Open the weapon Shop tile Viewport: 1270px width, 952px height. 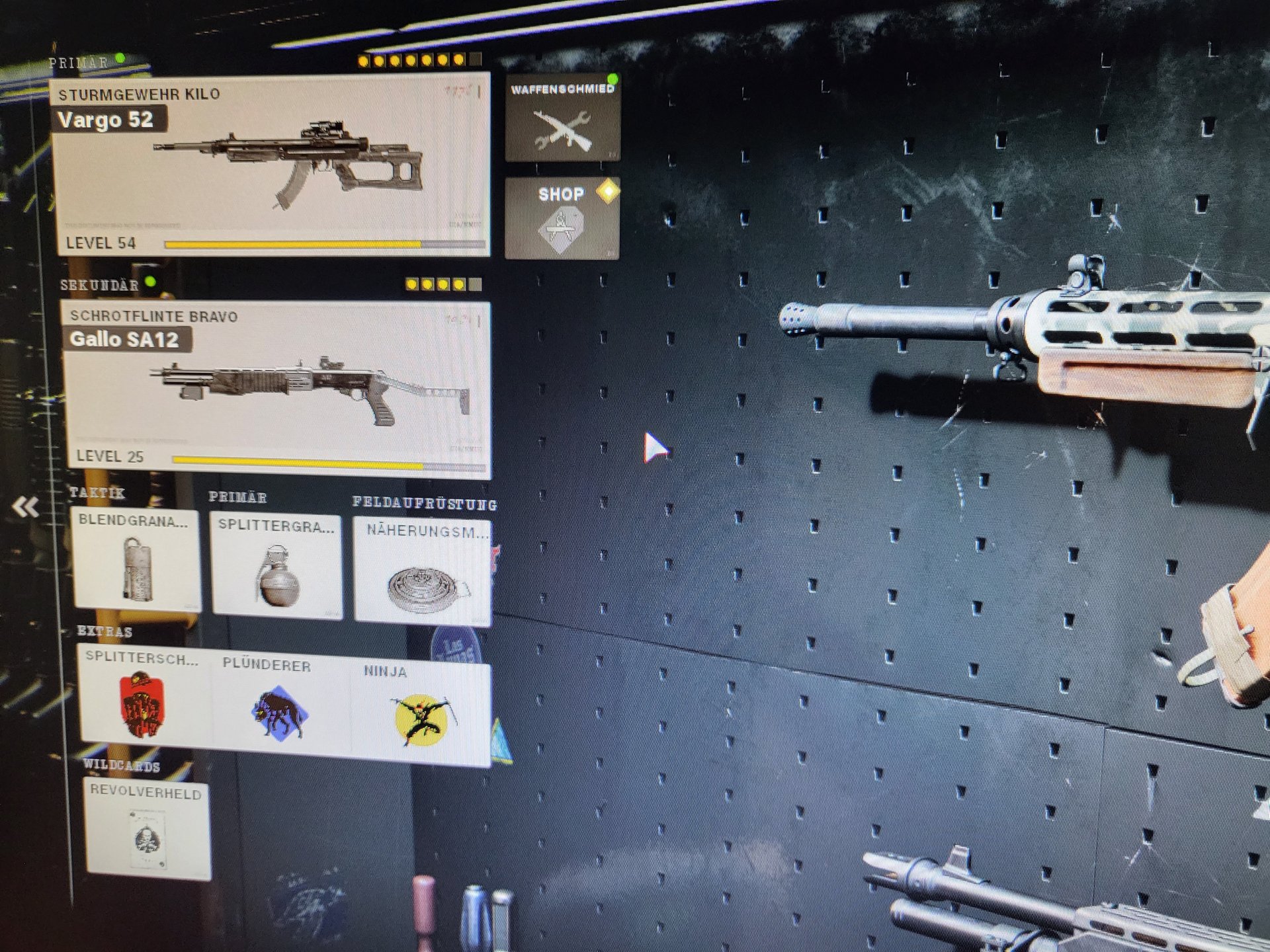tap(562, 218)
